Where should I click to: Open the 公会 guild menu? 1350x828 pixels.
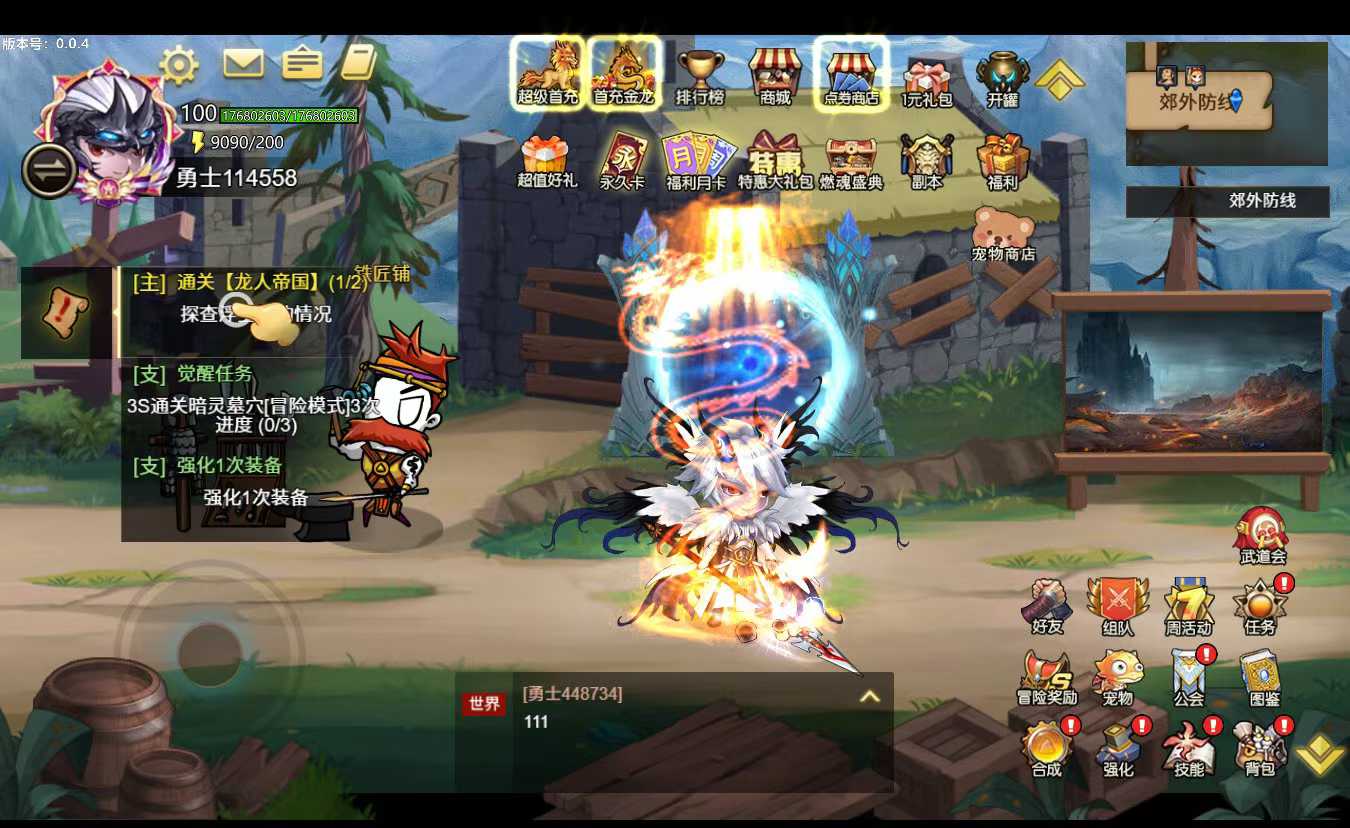point(1189,676)
